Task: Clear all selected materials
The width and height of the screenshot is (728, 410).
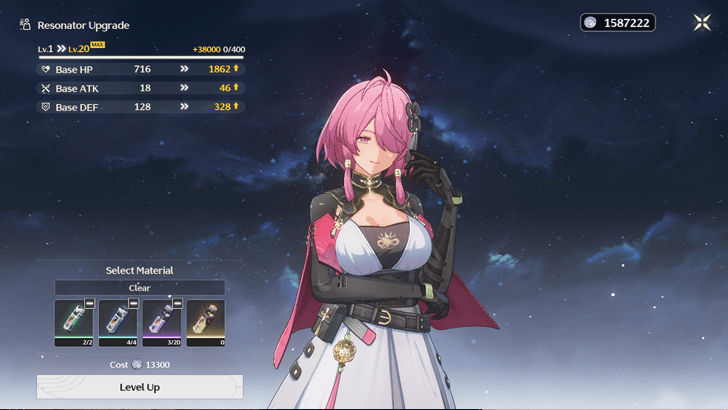Action: (139, 288)
